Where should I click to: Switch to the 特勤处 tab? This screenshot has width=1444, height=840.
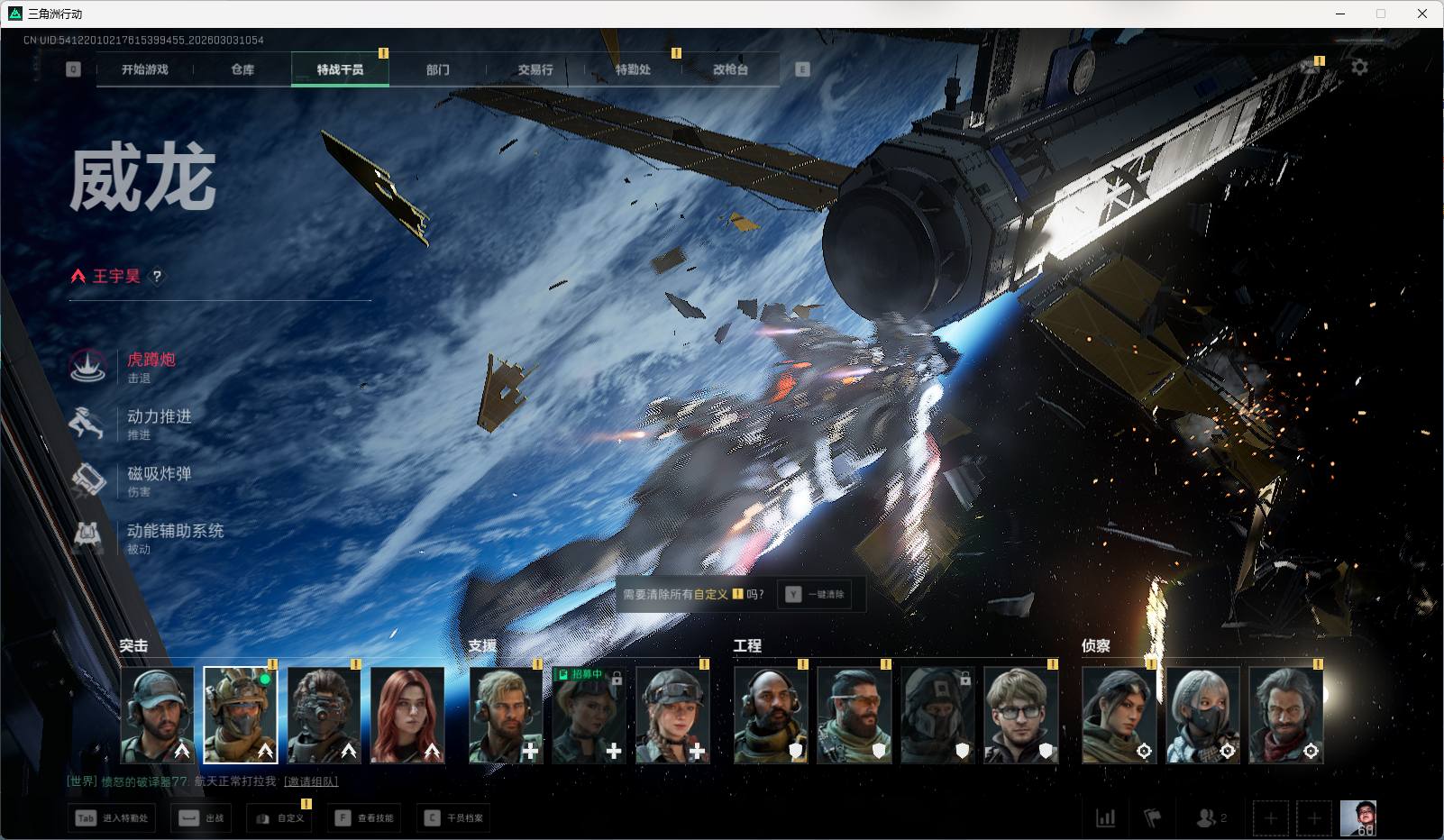coord(633,69)
